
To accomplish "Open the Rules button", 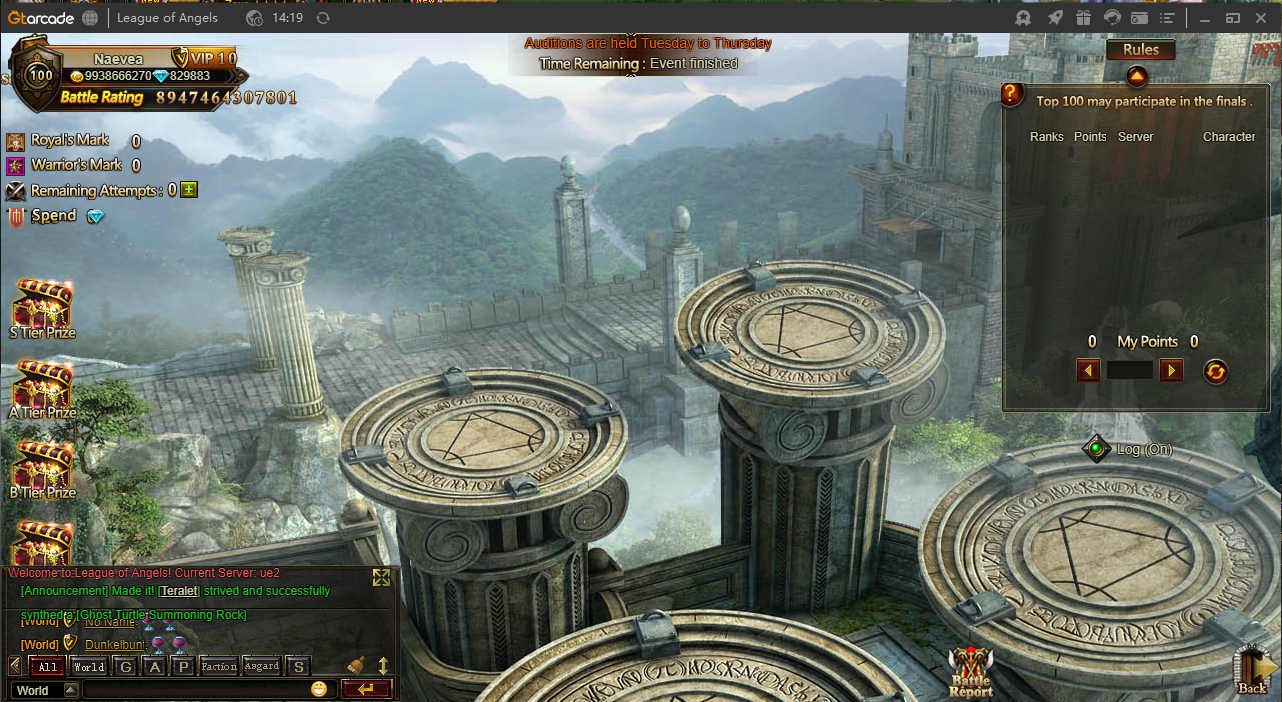I will click(1140, 50).
